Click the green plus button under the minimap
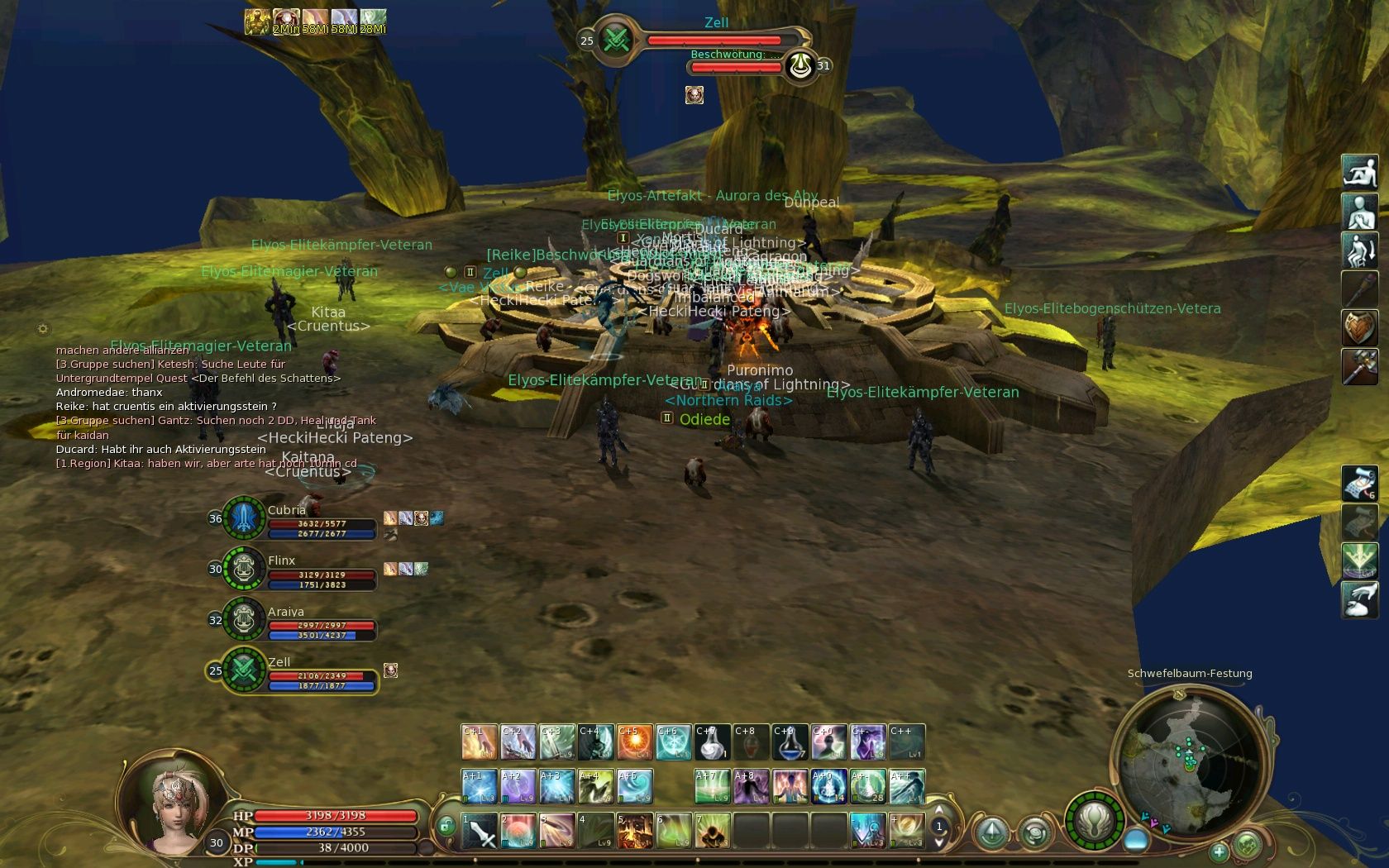Viewport: 1389px width, 868px height. point(1219,851)
